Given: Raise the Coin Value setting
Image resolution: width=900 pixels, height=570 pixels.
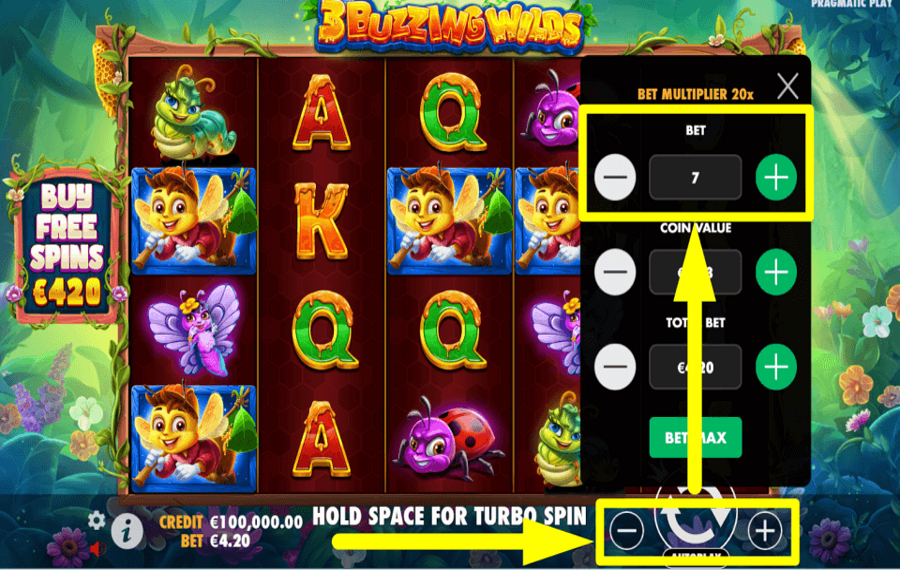Looking at the screenshot, I should [x=776, y=271].
